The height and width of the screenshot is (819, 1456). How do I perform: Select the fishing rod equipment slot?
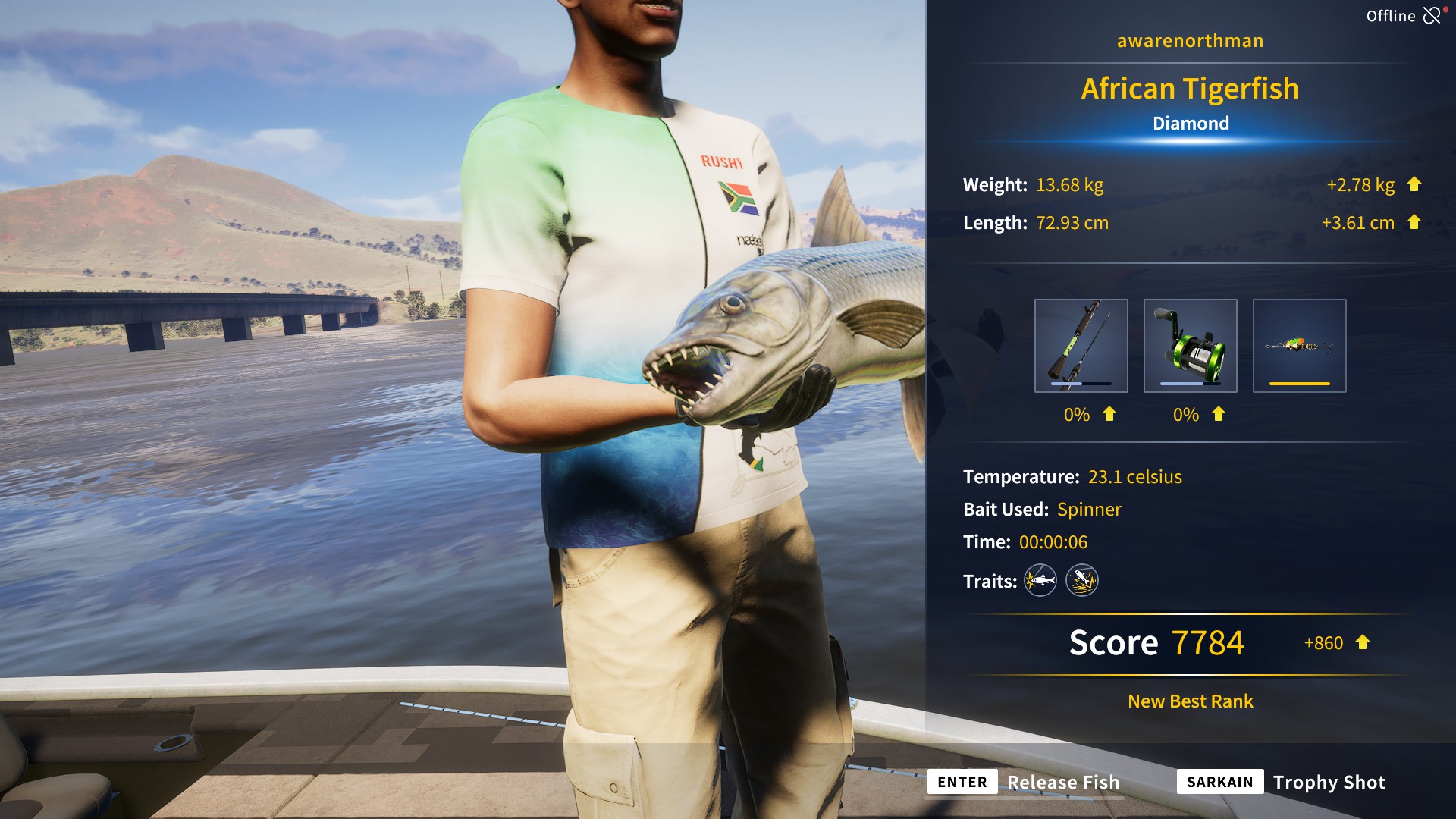click(1081, 346)
